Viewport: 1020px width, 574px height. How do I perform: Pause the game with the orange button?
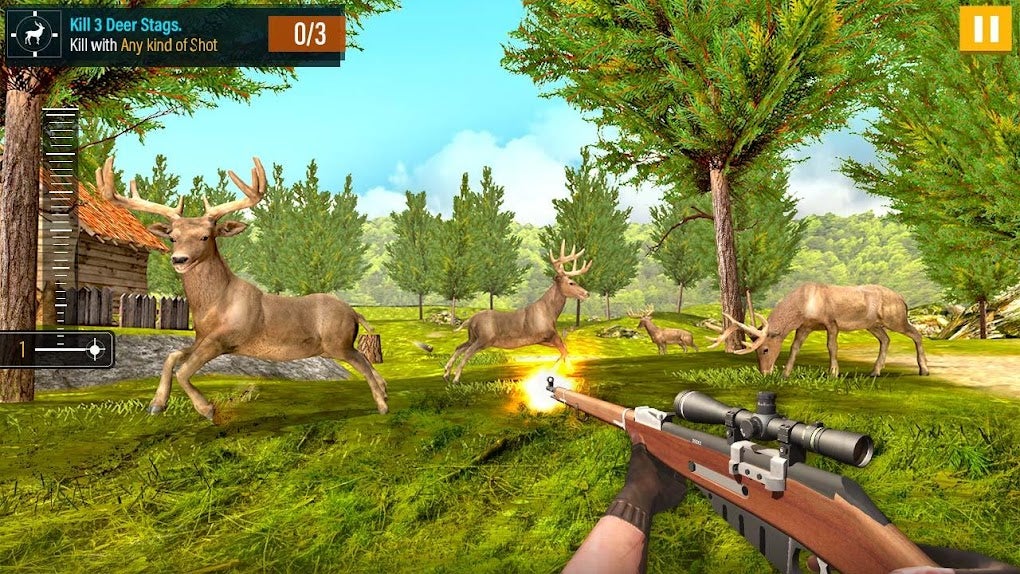tap(984, 29)
